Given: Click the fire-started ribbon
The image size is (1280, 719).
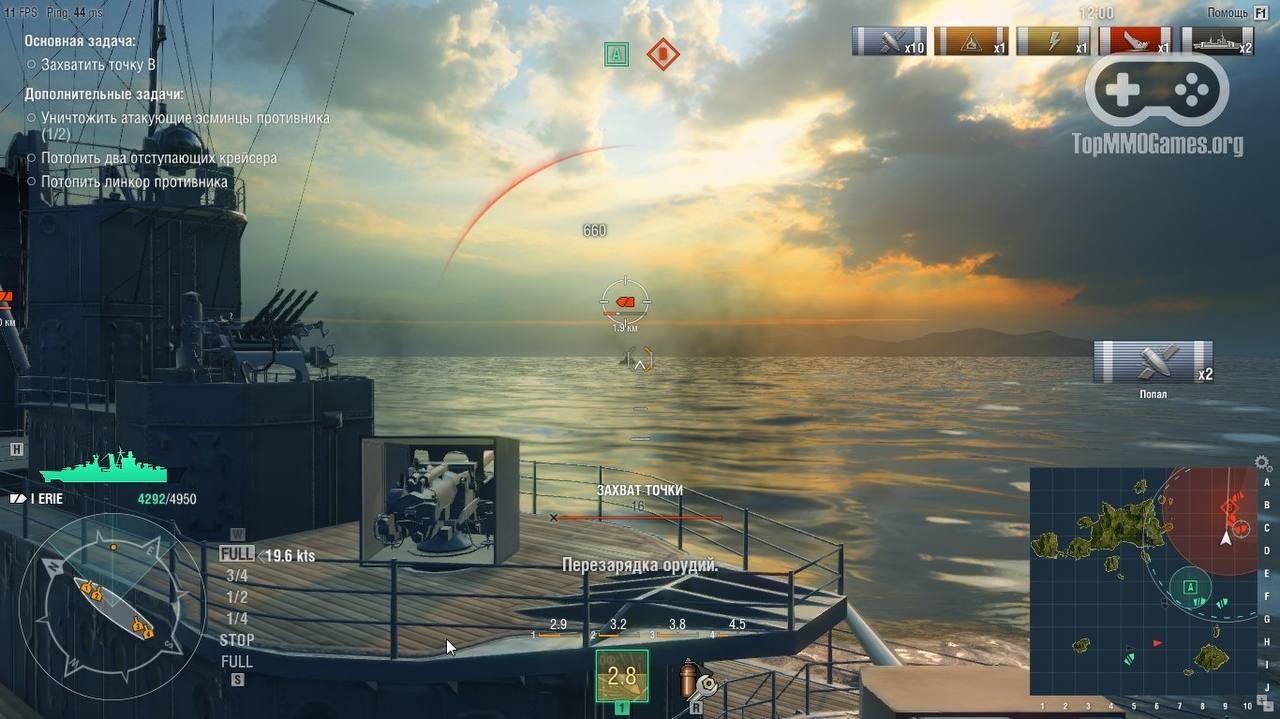Looking at the screenshot, I should pos(971,41).
